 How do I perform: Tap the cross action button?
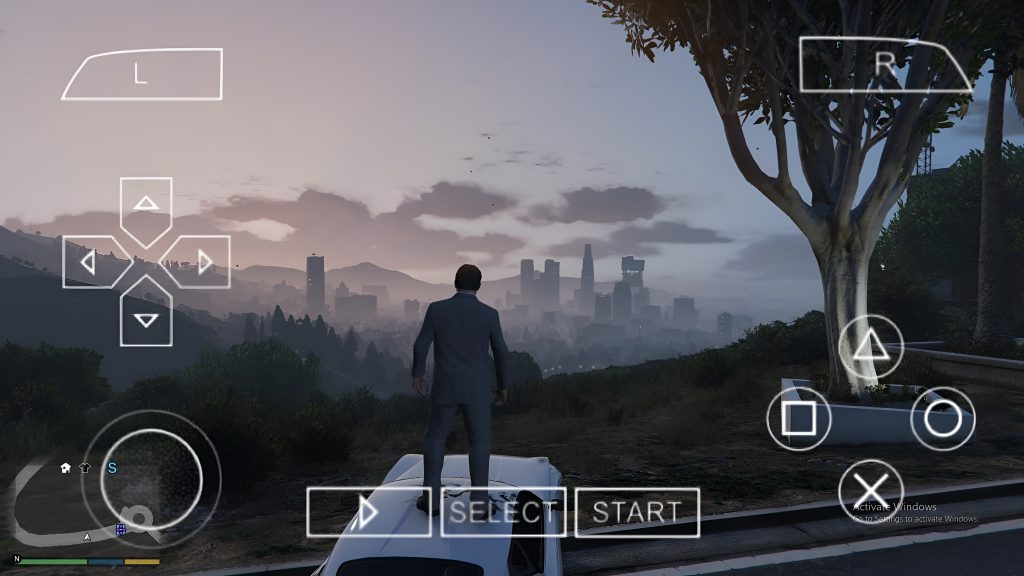click(x=870, y=491)
